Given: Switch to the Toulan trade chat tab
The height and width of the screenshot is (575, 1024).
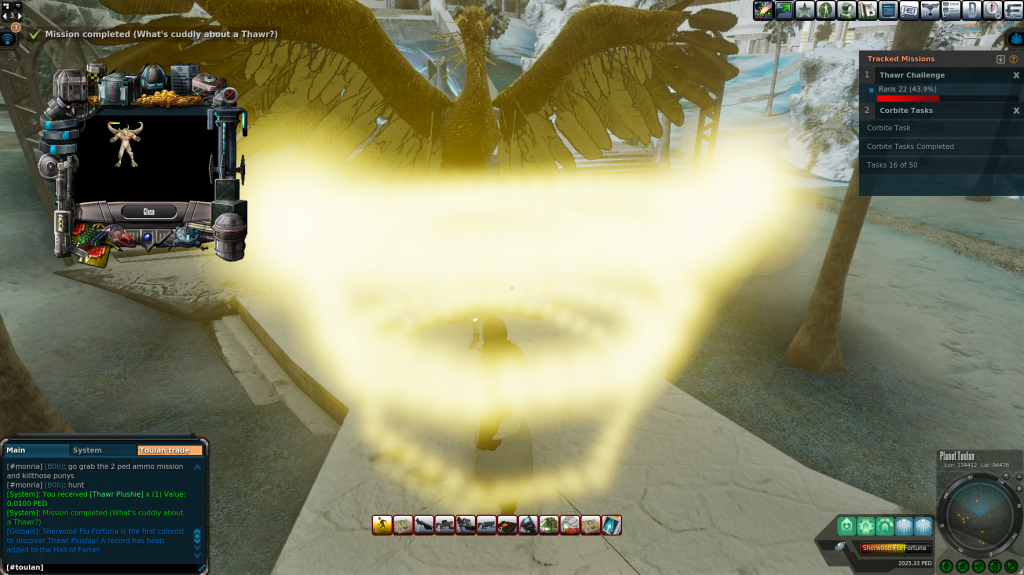Looking at the screenshot, I should click(168, 450).
